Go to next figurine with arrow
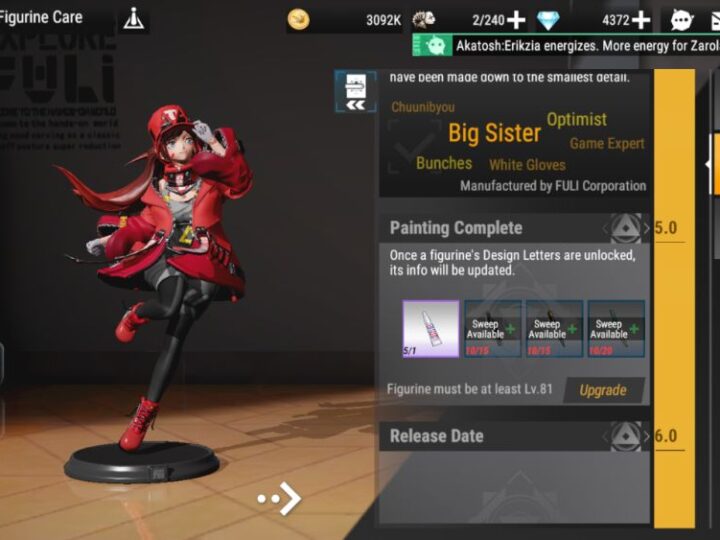 (x=280, y=498)
